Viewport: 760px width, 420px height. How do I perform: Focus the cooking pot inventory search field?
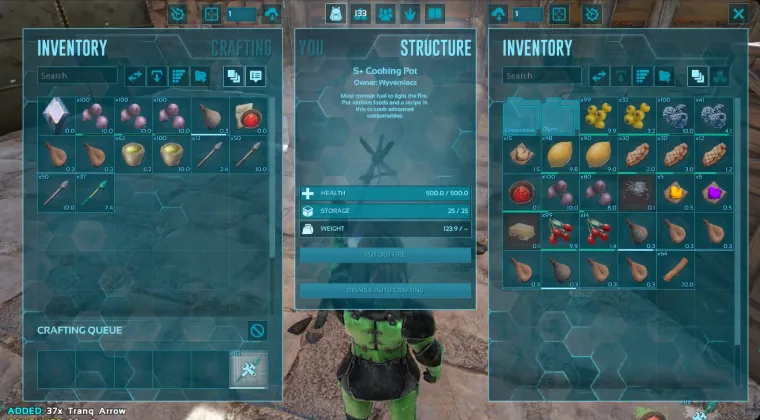point(540,76)
